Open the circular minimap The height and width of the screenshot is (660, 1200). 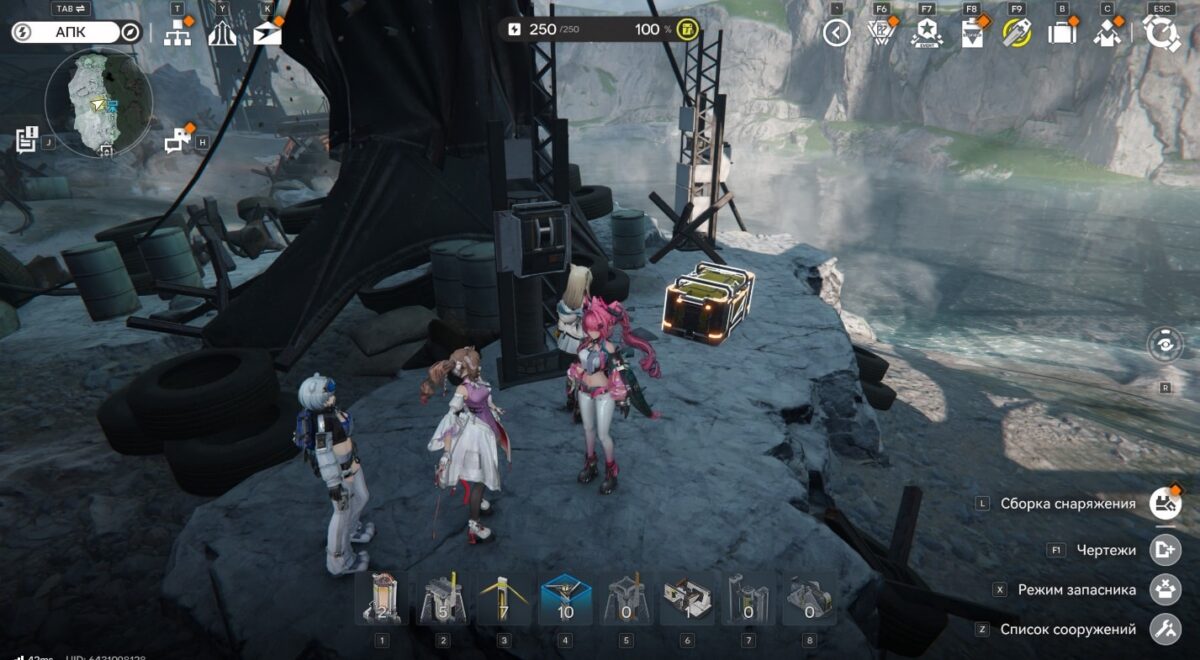click(98, 103)
